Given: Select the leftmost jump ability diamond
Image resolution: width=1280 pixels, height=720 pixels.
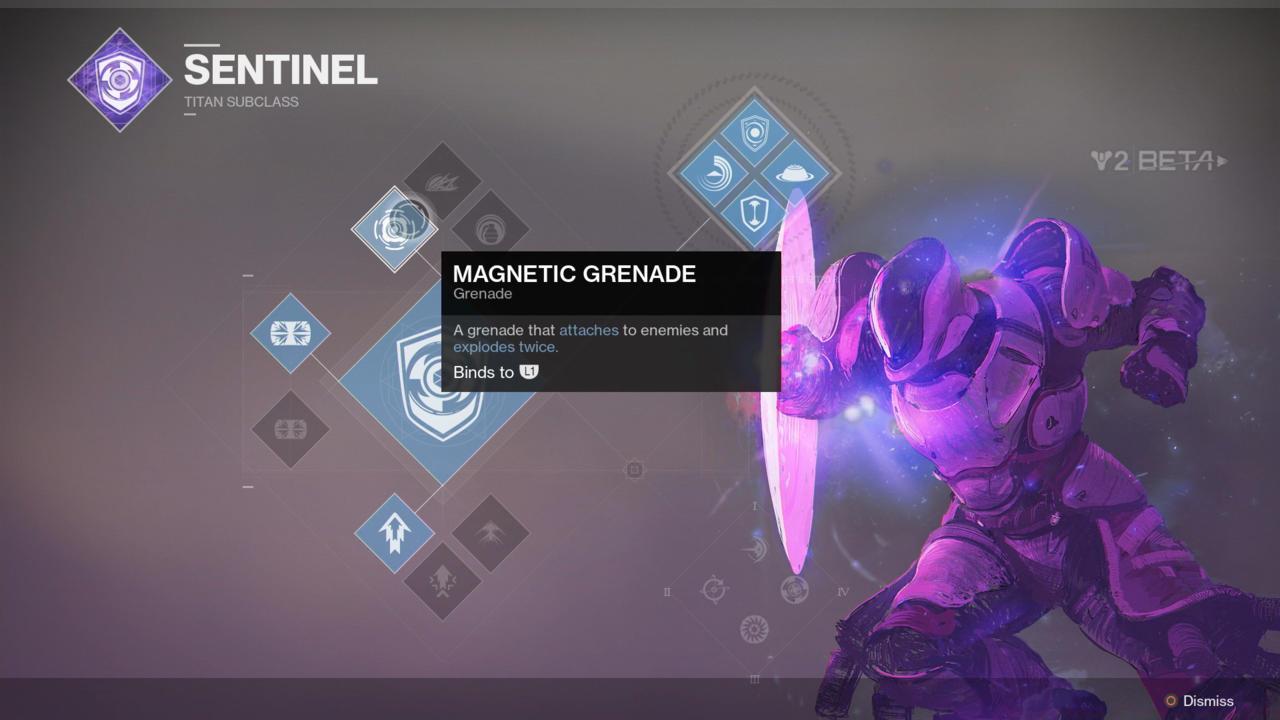Looking at the screenshot, I should [394, 532].
